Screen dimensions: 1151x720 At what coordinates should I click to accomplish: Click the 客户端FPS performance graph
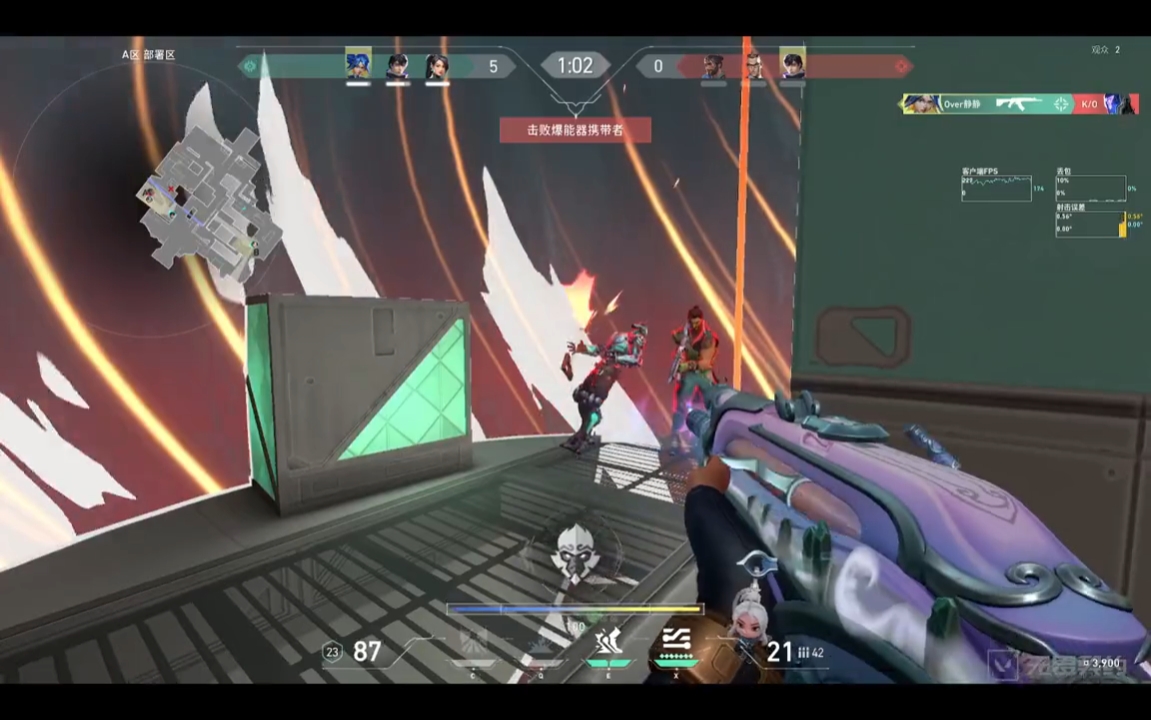[997, 188]
